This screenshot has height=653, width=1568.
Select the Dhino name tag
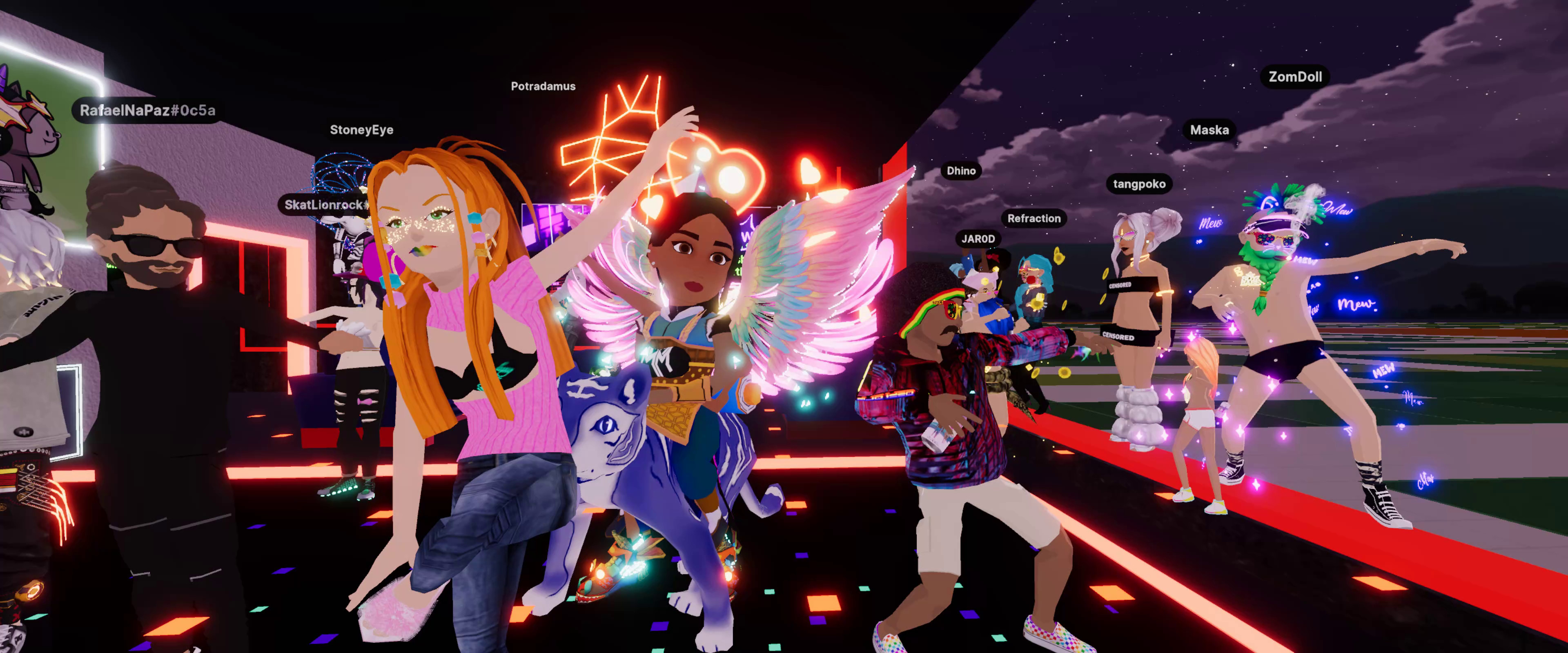961,171
